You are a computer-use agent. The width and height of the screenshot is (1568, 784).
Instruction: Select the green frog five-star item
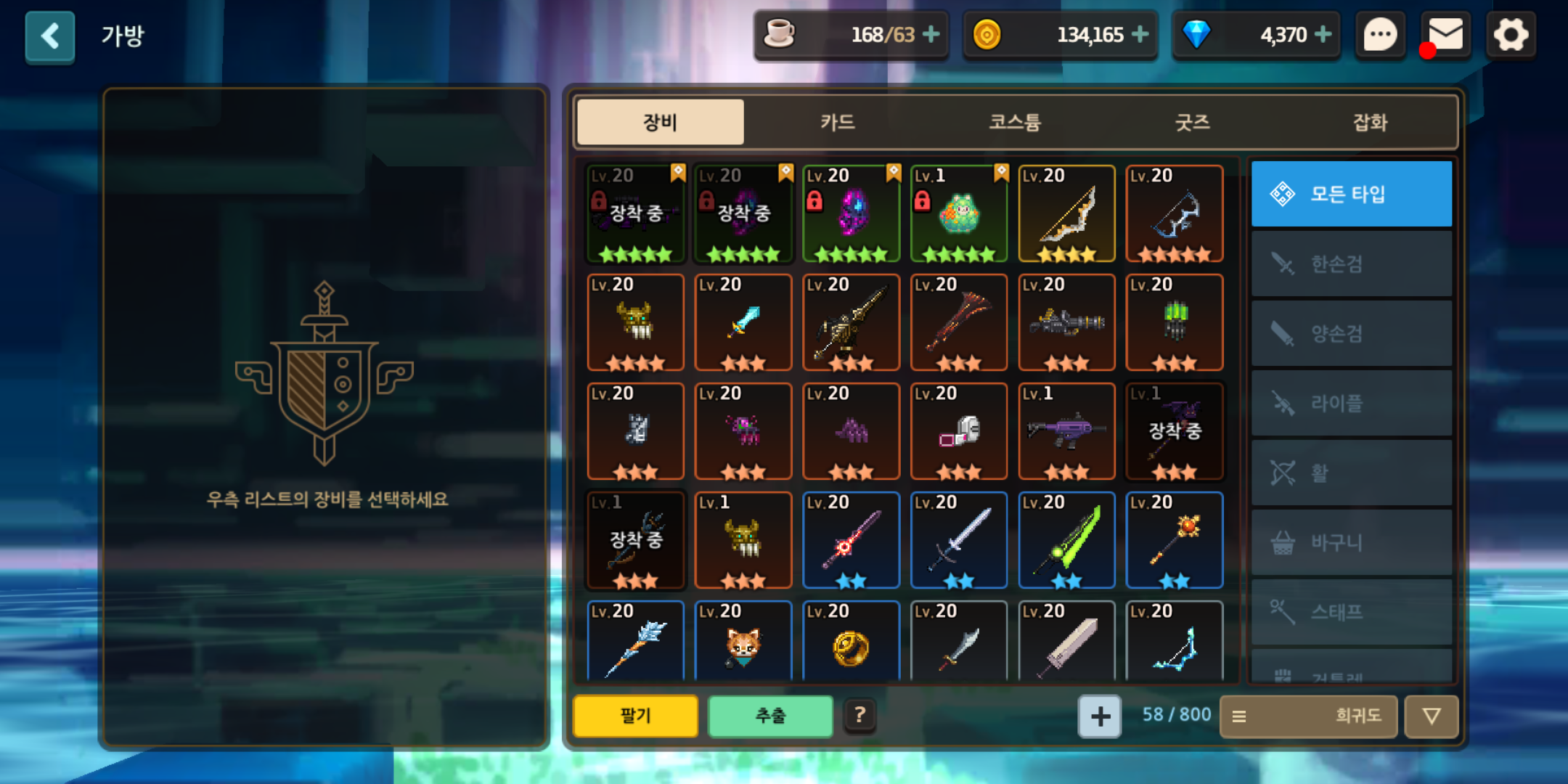(x=959, y=213)
